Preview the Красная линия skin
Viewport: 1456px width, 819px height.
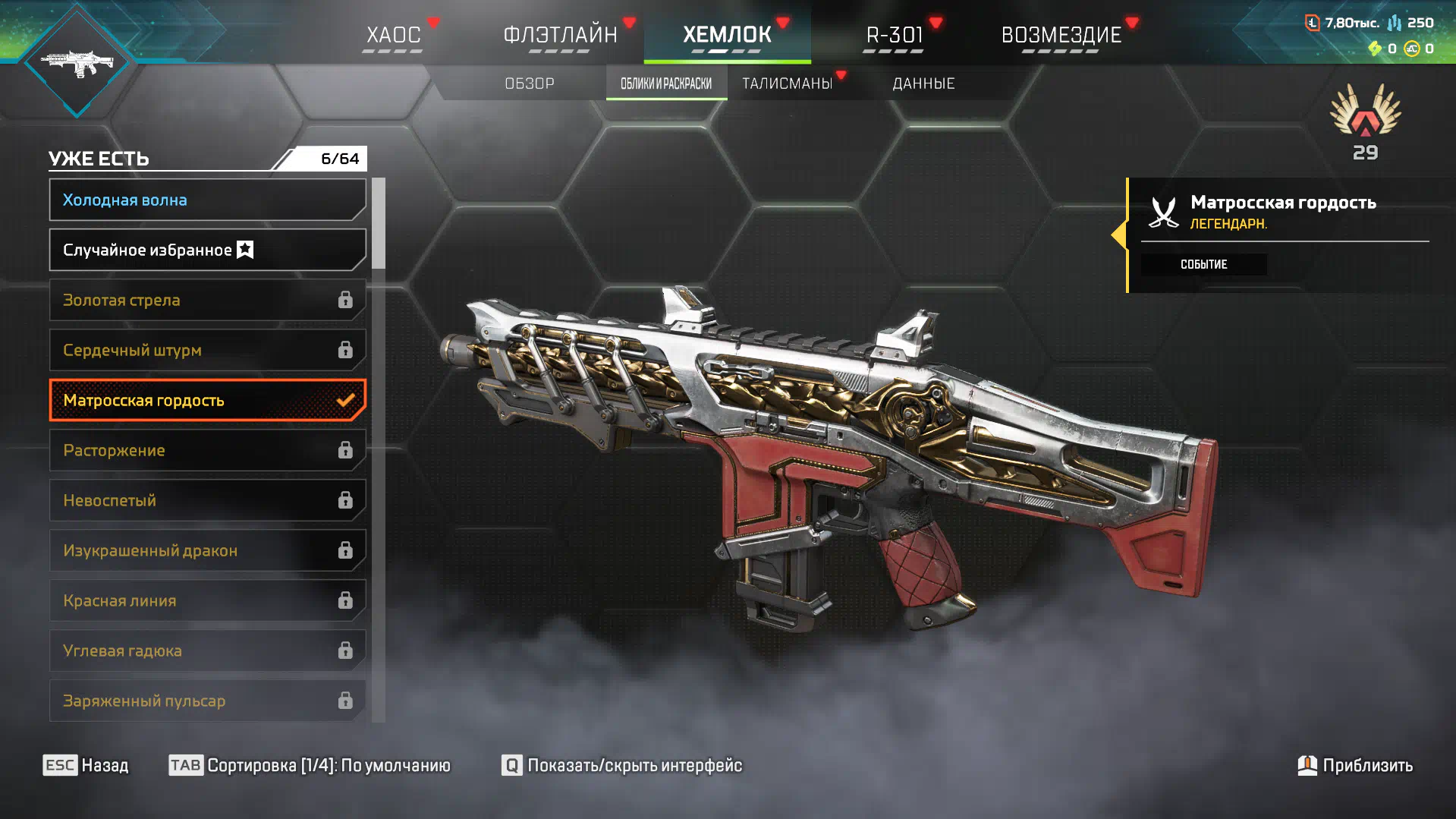207,600
